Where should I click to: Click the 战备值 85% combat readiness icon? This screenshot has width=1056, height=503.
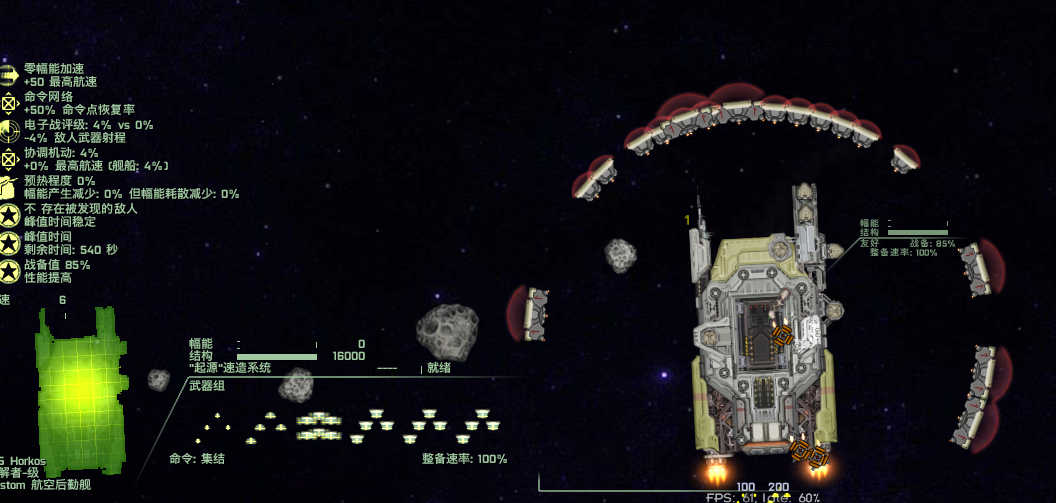click(9, 270)
